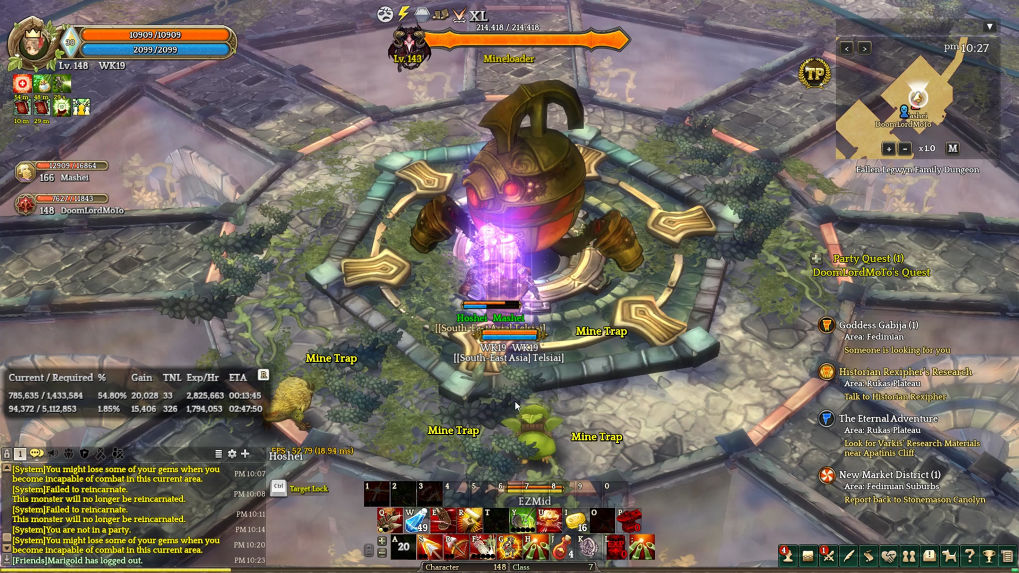Open the TP shop gold badge
Viewport: 1019px width, 573px height.
click(814, 73)
